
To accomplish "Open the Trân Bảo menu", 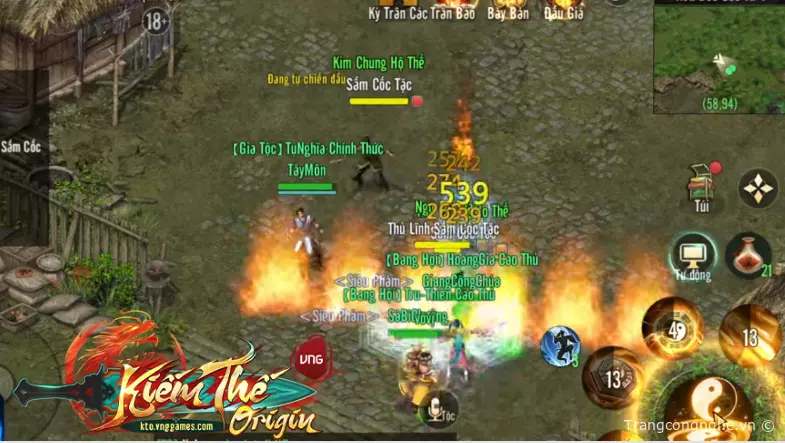I will click(x=453, y=13).
